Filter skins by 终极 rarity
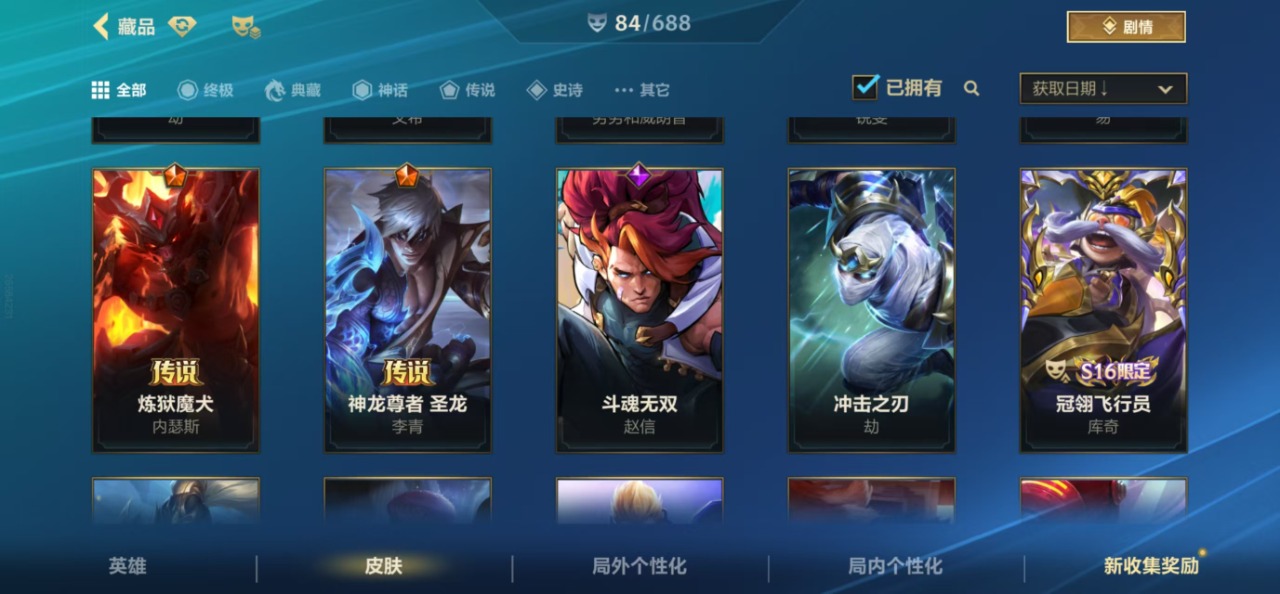This screenshot has height=594, width=1280. 206,90
